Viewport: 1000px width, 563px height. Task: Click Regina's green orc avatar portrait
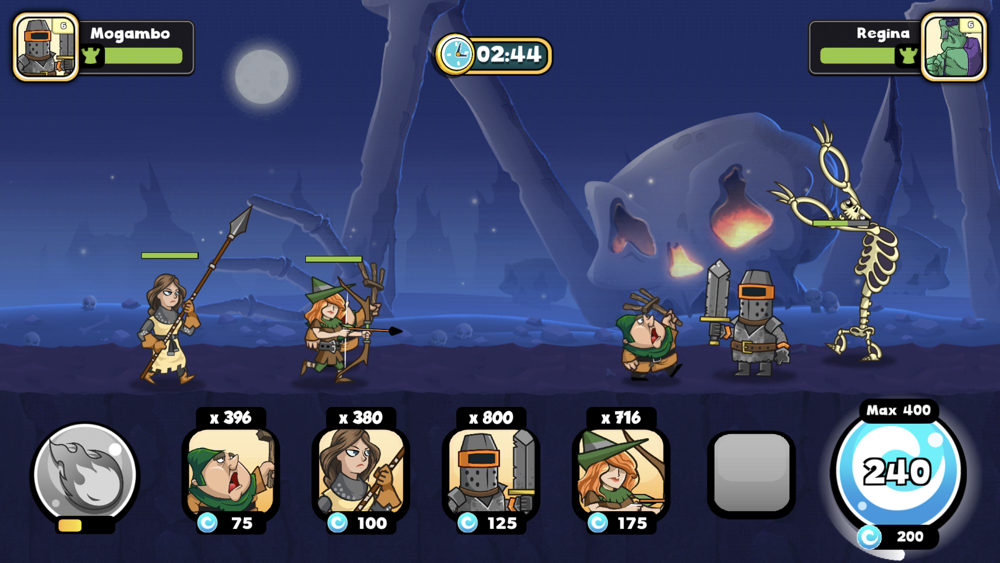[953, 47]
